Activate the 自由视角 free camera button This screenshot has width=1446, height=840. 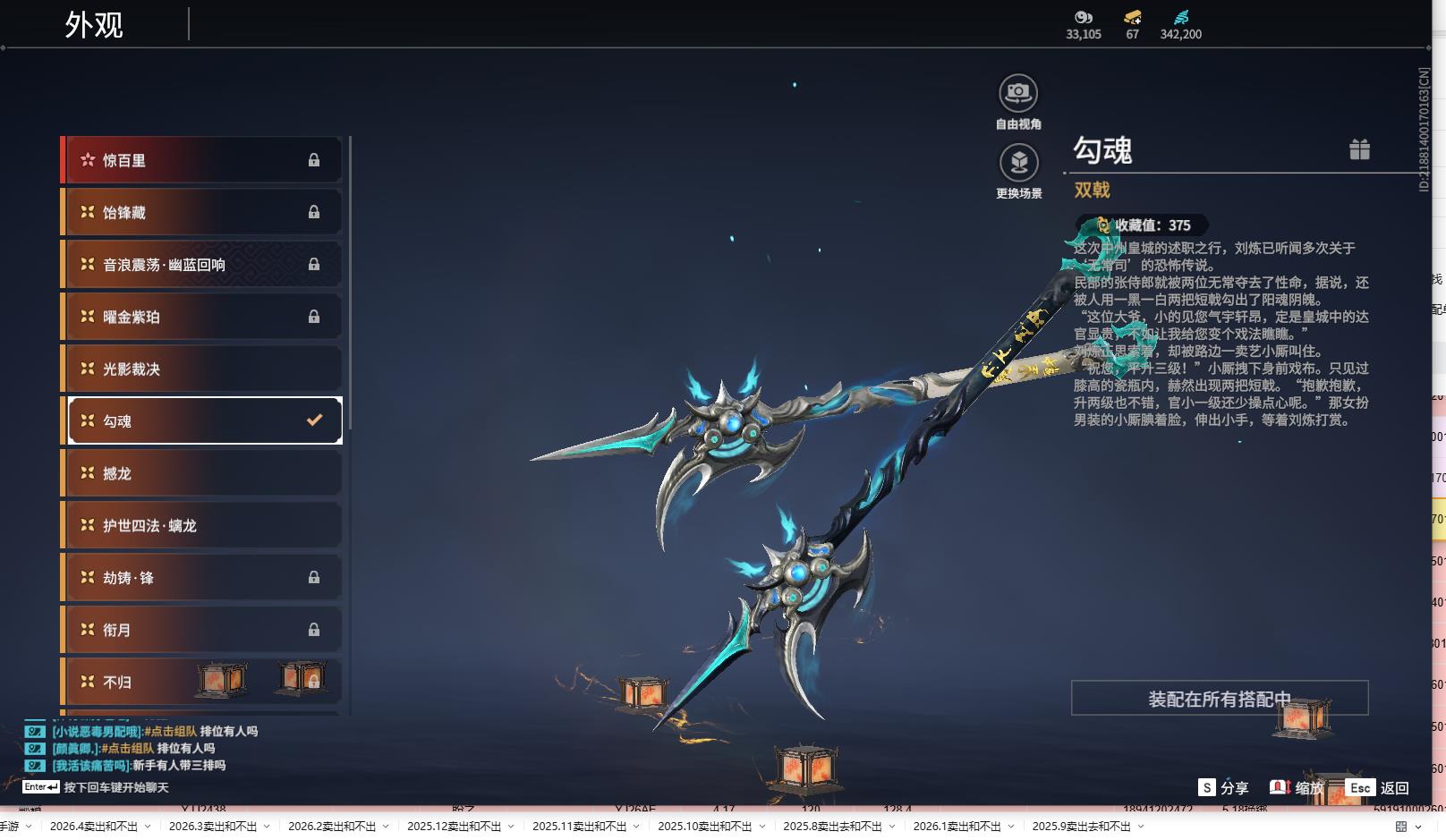1018,93
